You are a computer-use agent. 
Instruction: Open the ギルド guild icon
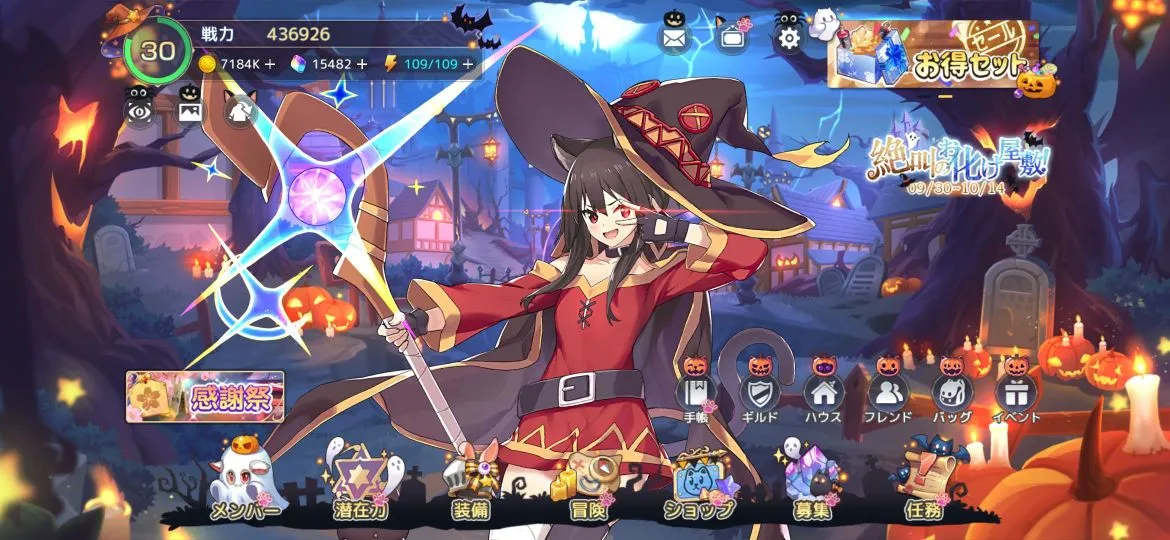point(759,393)
